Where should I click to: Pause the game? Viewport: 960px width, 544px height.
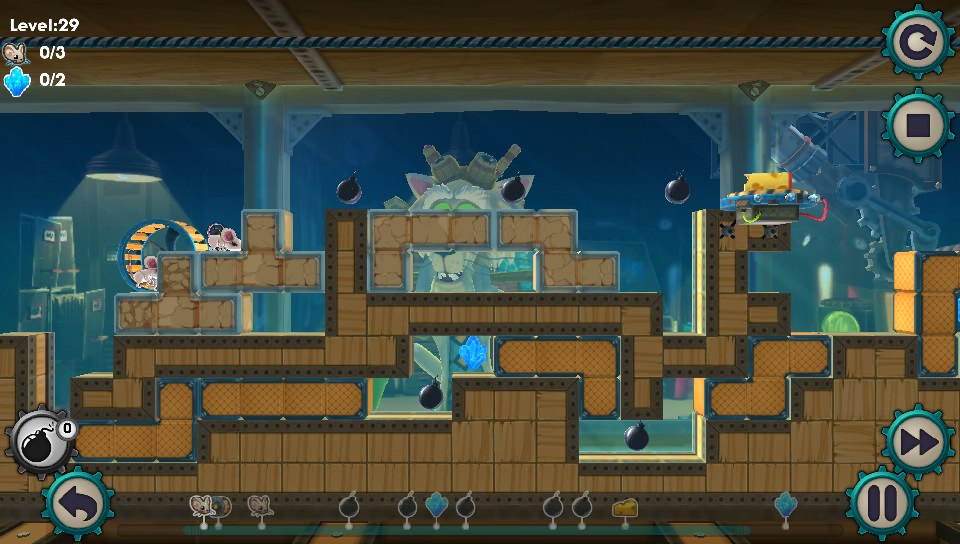tap(882, 503)
